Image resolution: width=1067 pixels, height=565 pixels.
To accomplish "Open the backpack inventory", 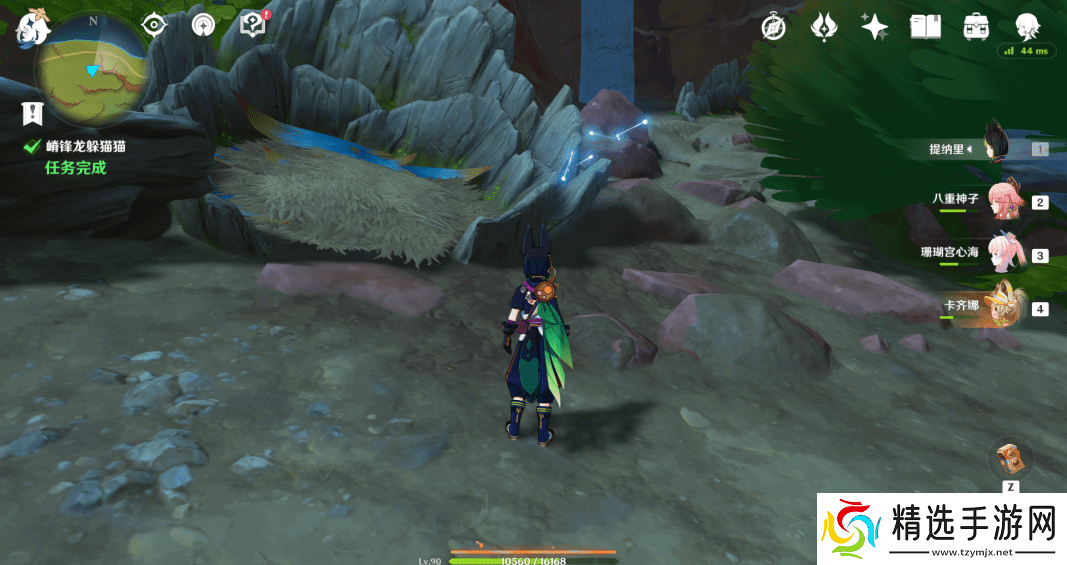I will tap(976, 27).
